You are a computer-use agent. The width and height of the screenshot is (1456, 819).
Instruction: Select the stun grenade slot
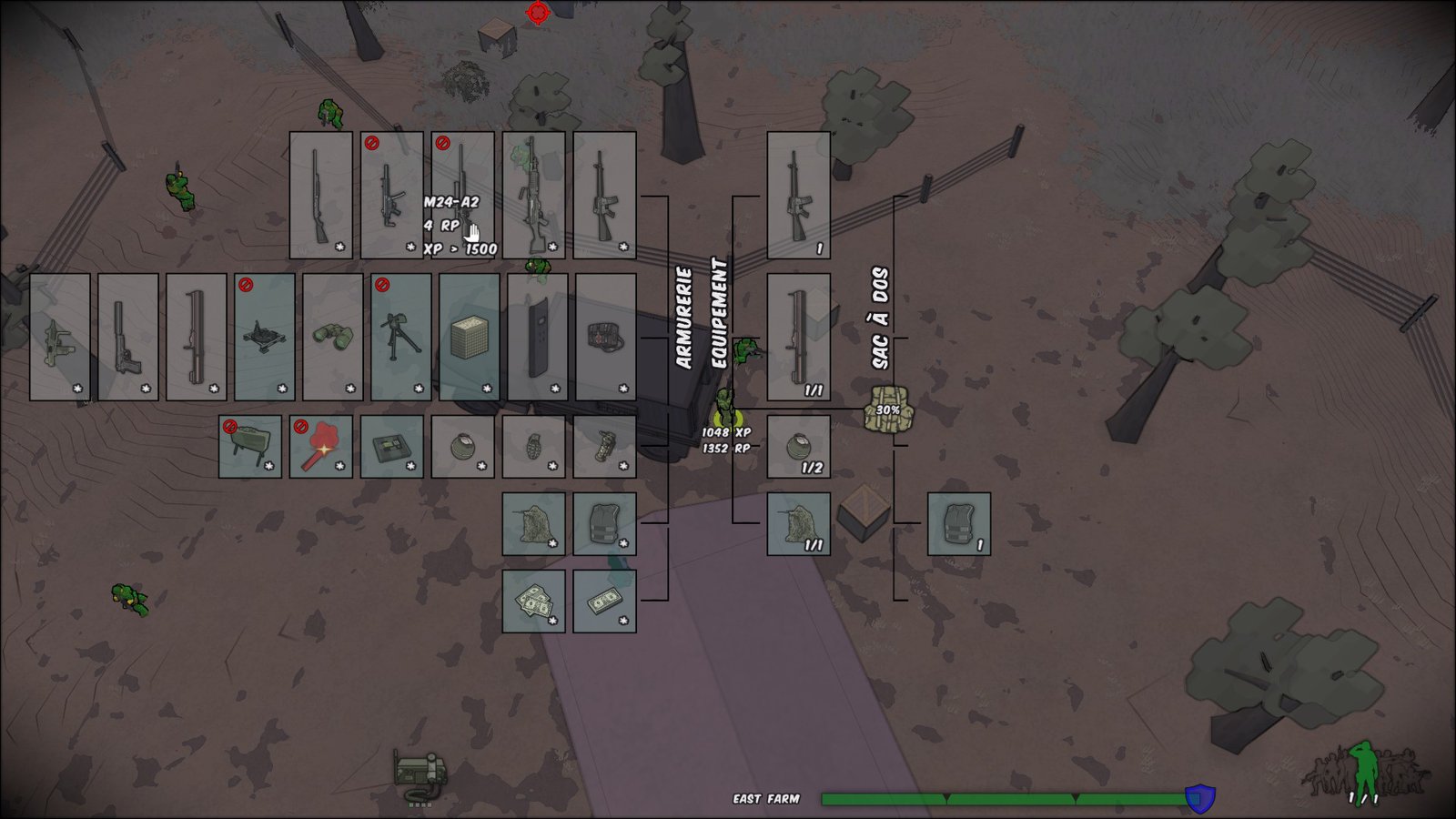pos(604,446)
